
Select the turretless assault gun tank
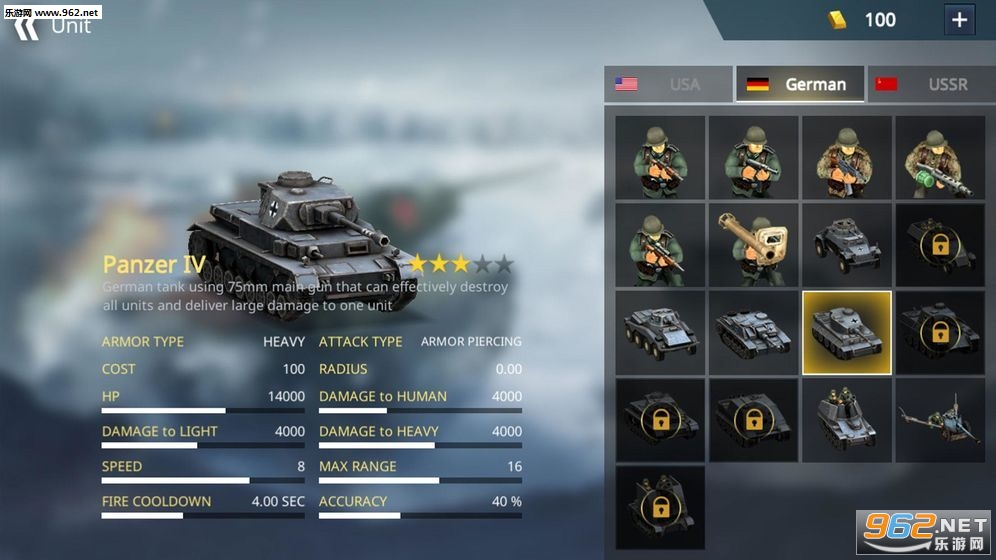[753, 332]
